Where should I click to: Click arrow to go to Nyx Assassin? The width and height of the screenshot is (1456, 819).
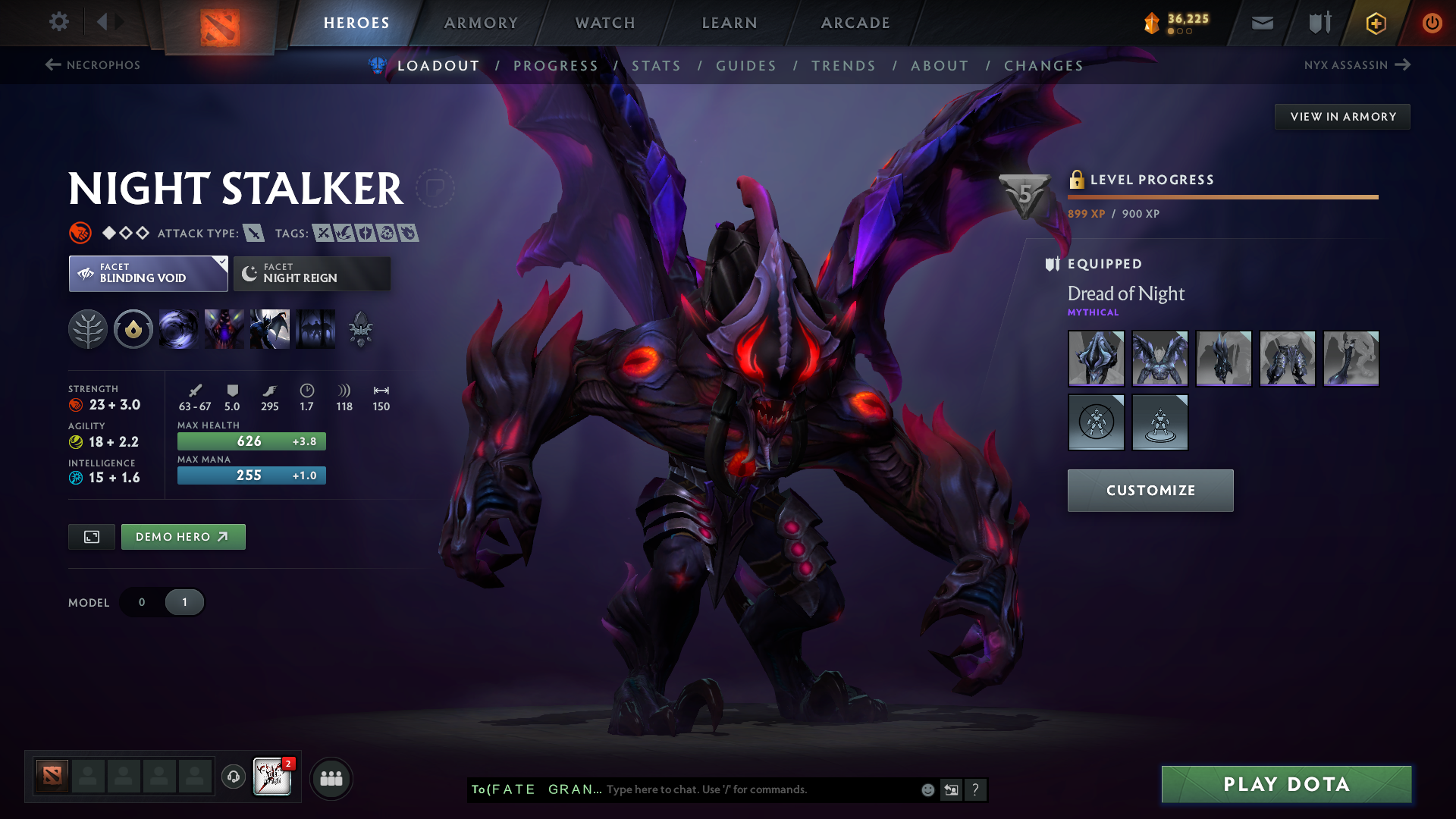click(x=1403, y=65)
